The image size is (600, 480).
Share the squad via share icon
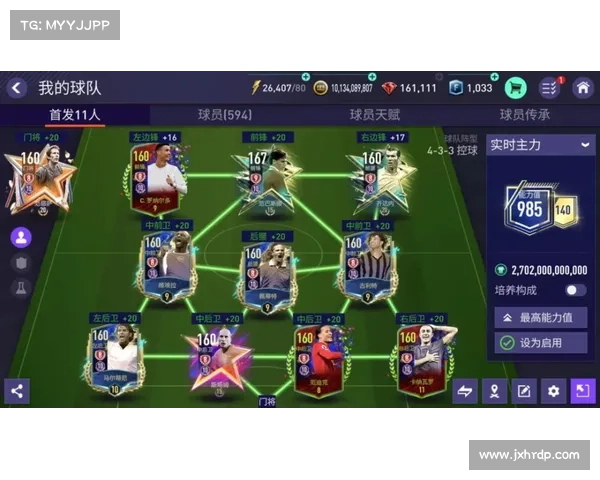tap(16, 391)
